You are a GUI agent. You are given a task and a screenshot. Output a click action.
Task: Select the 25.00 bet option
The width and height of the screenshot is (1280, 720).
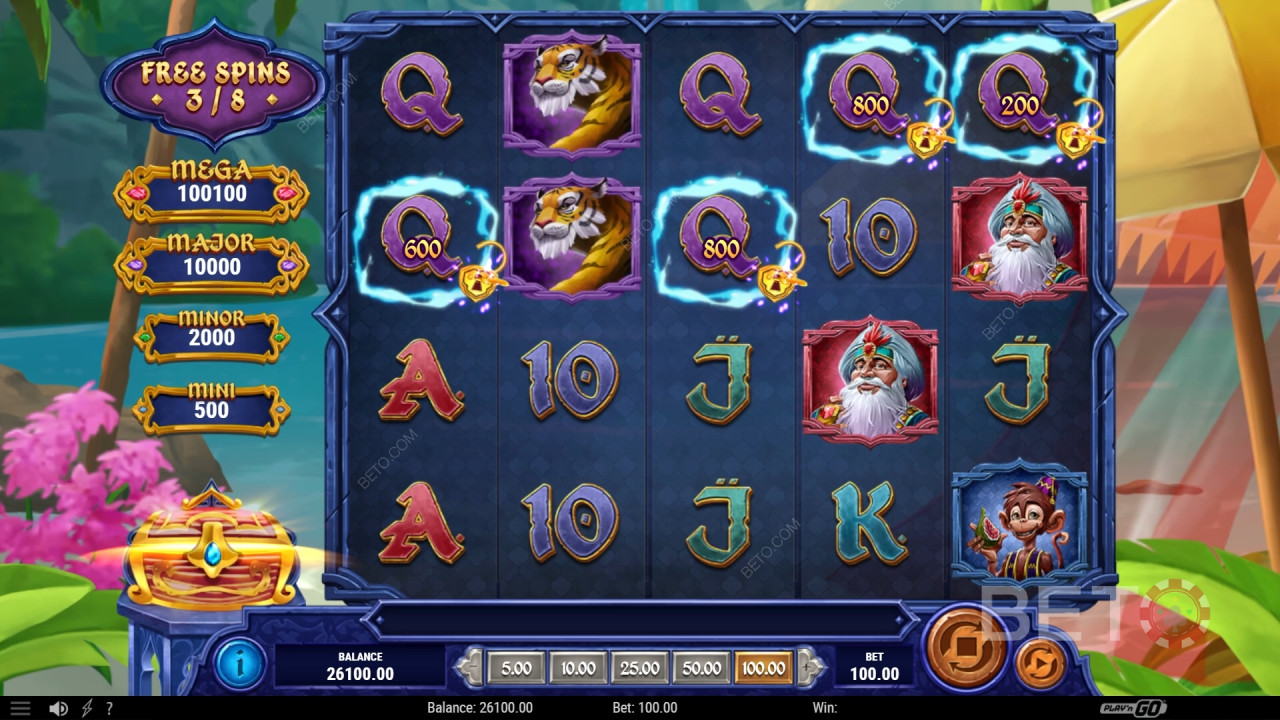[641, 667]
